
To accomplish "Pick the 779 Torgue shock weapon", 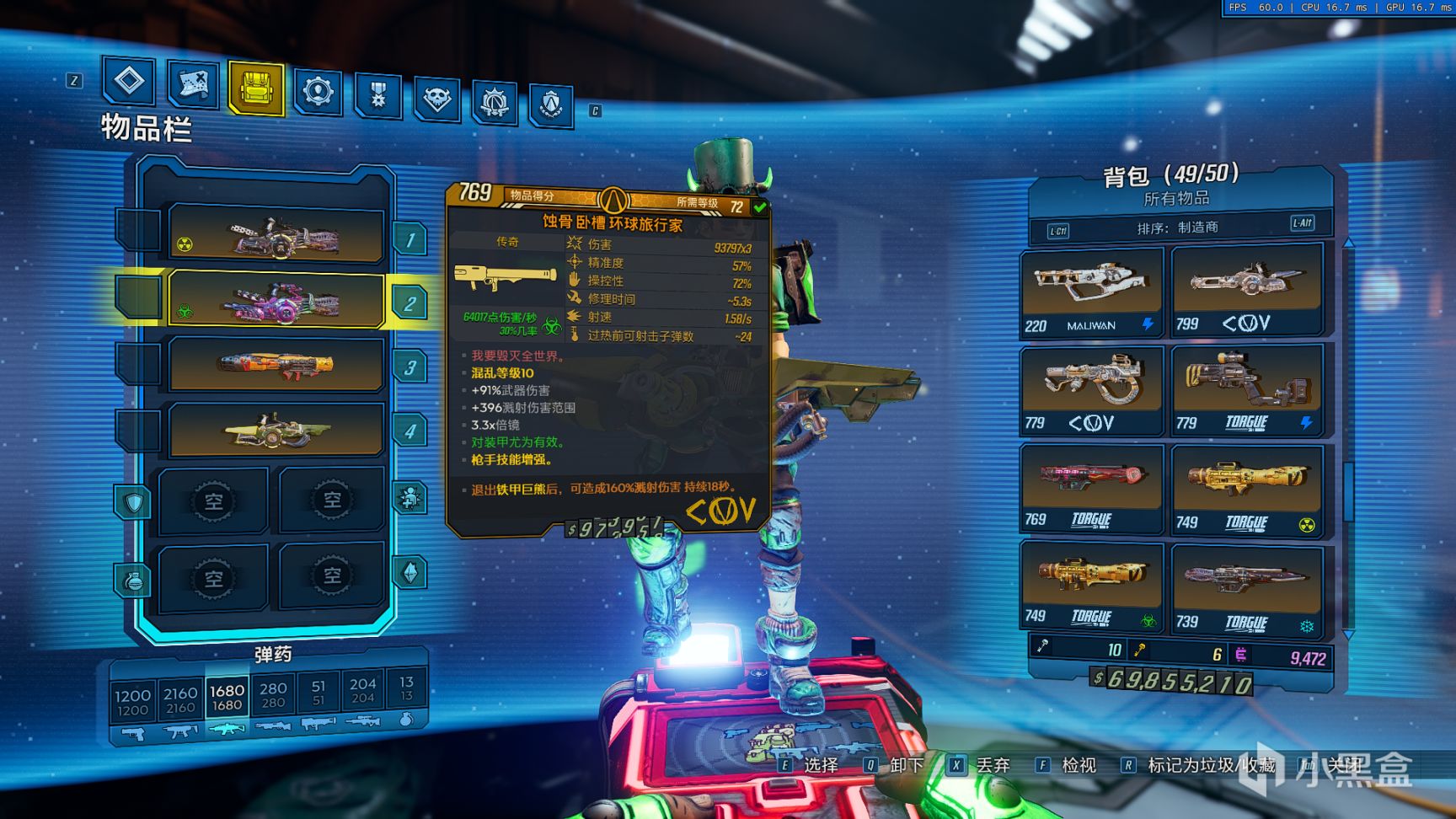I will (1245, 388).
